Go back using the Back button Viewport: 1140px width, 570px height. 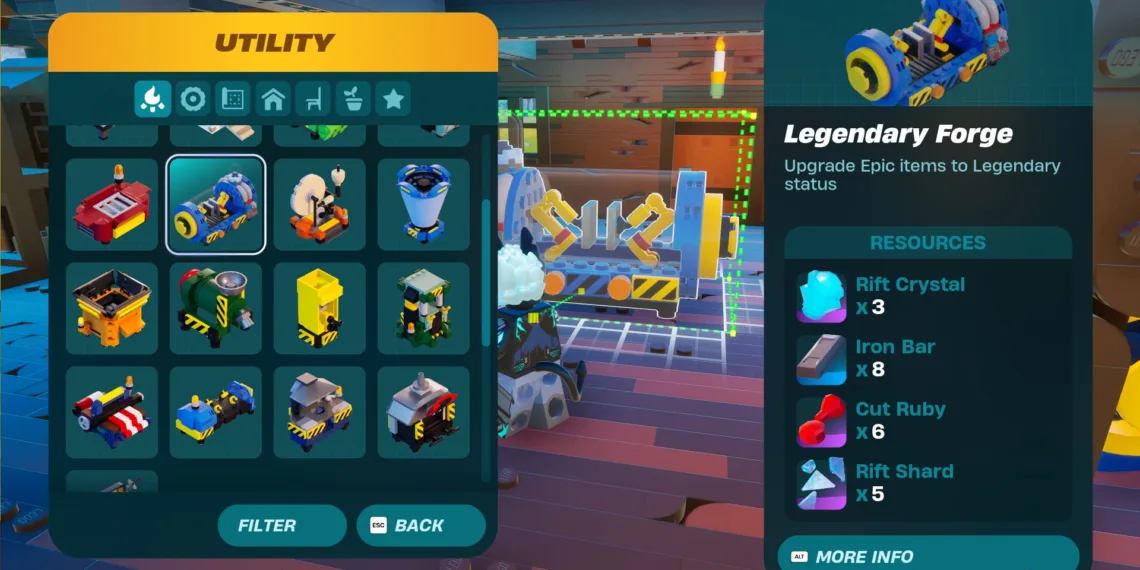click(x=421, y=525)
